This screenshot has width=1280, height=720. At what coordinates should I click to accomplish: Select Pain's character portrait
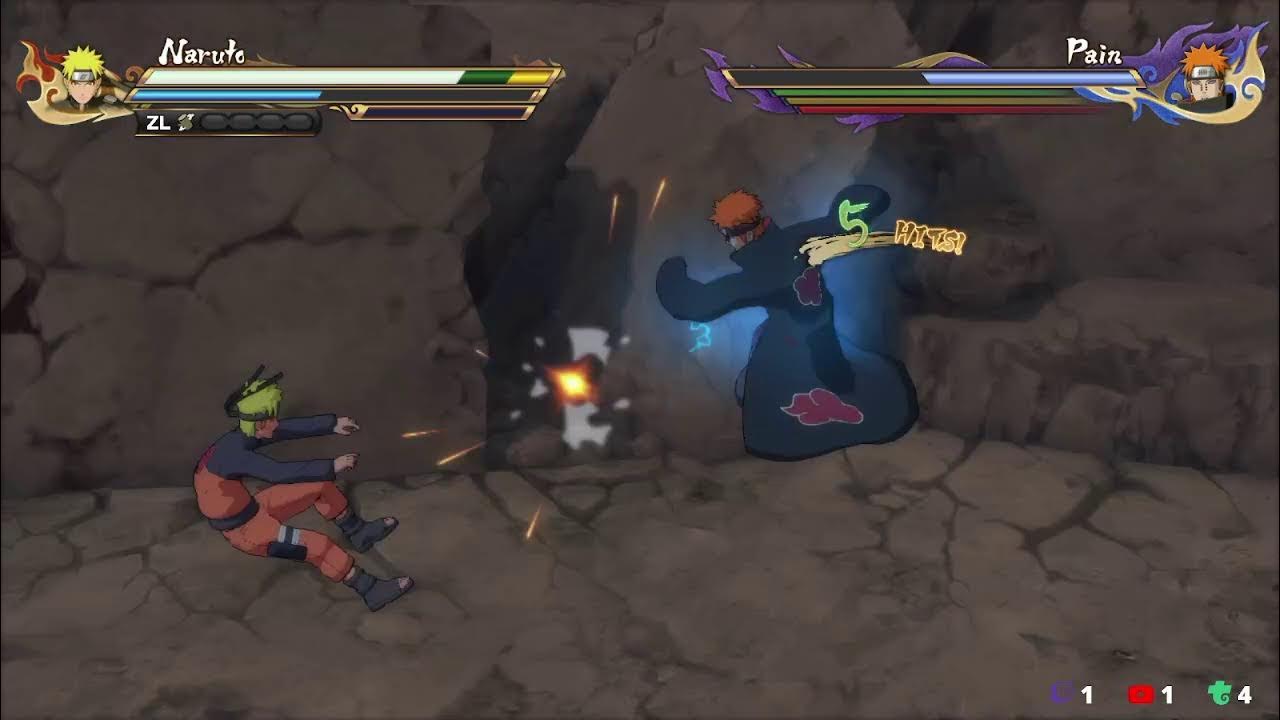pos(1202,78)
